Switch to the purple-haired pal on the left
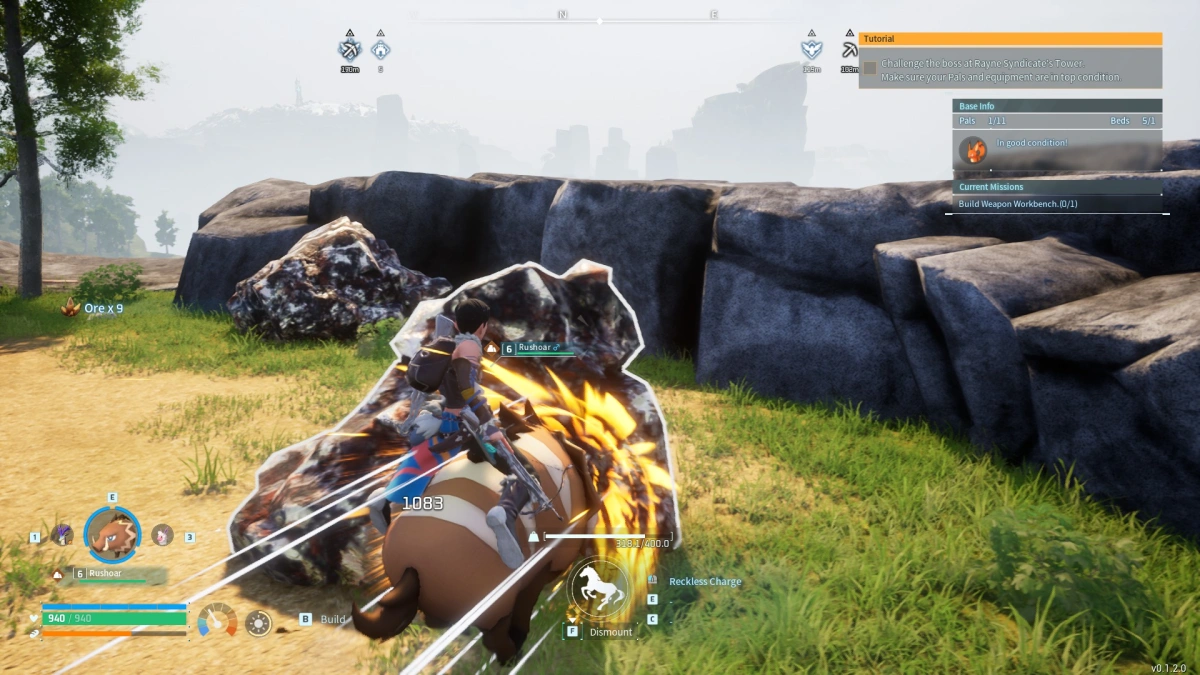The height and width of the screenshot is (675, 1200). click(x=62, y=535)
